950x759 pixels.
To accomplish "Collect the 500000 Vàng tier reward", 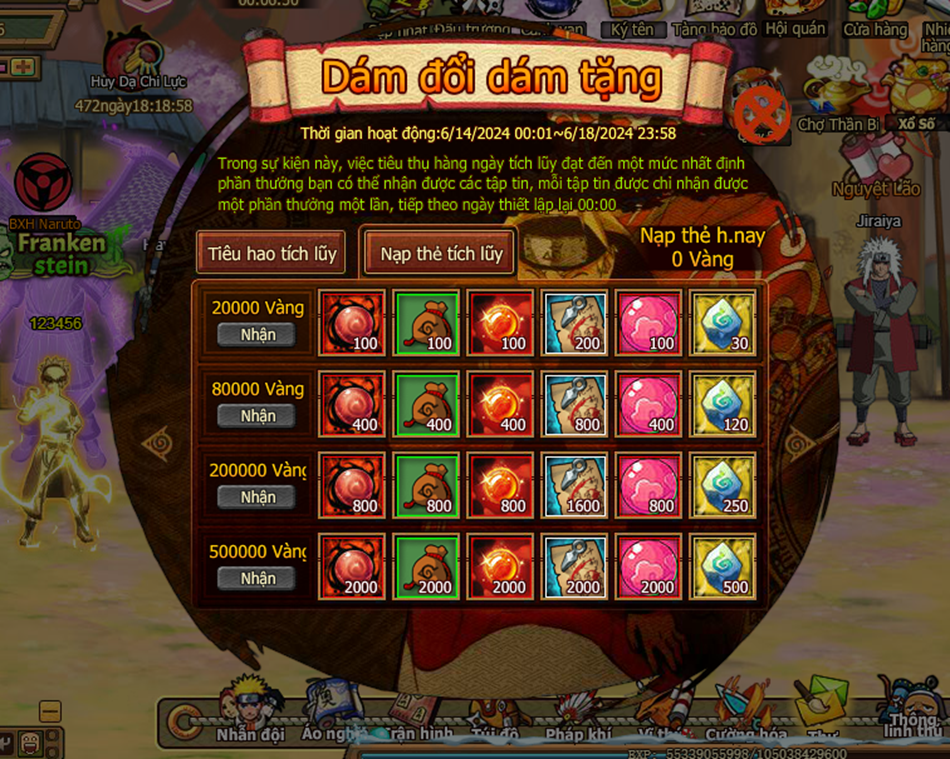I will pyautogui.click(x=258, y=578).
